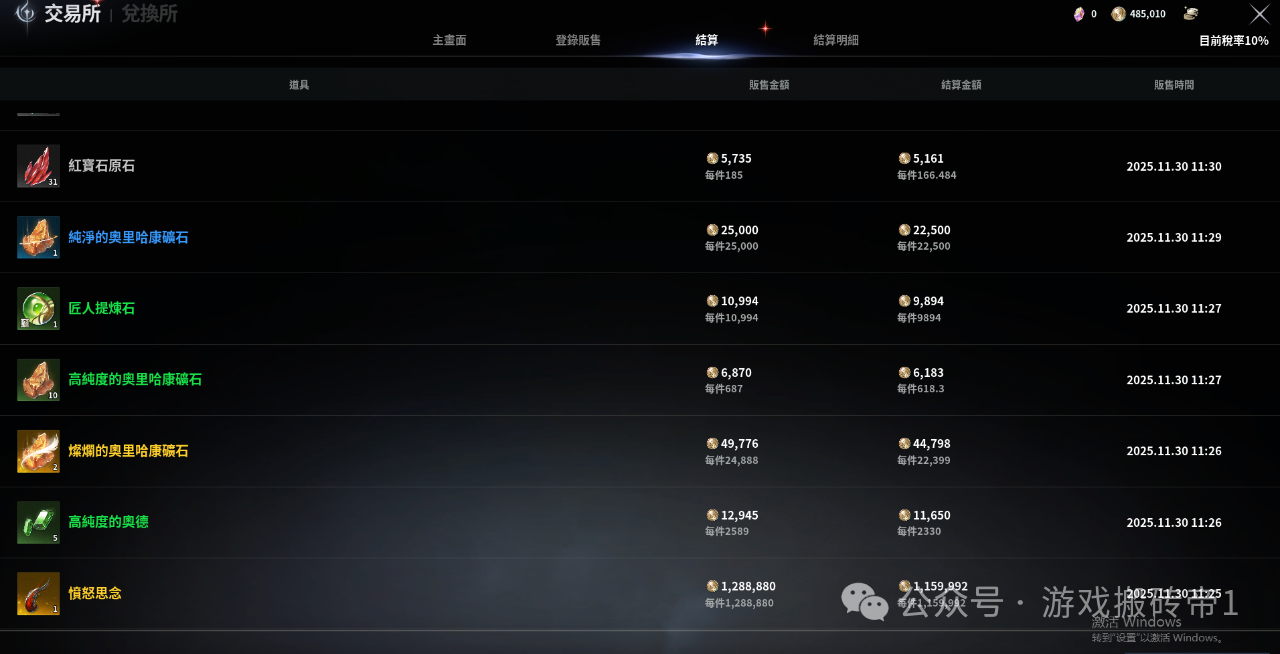Image resolution: width=1280 pixels, height=654 pixels.
Task: Click the 結算金額 column header
Action: [961, 85]
